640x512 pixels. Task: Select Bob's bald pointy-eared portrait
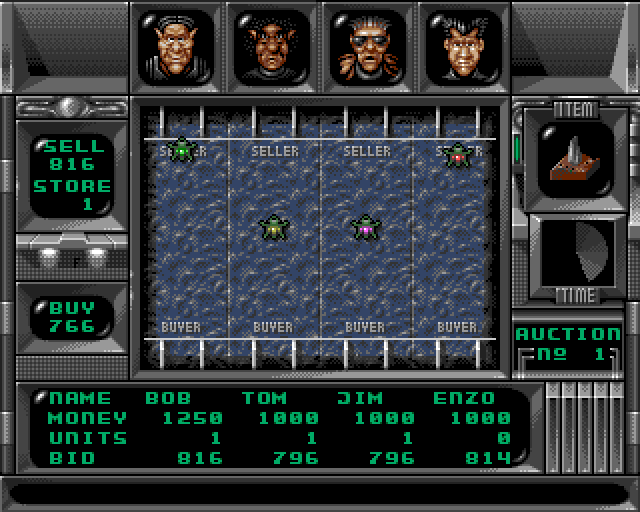pyautogui.click(x=176, y=46)
